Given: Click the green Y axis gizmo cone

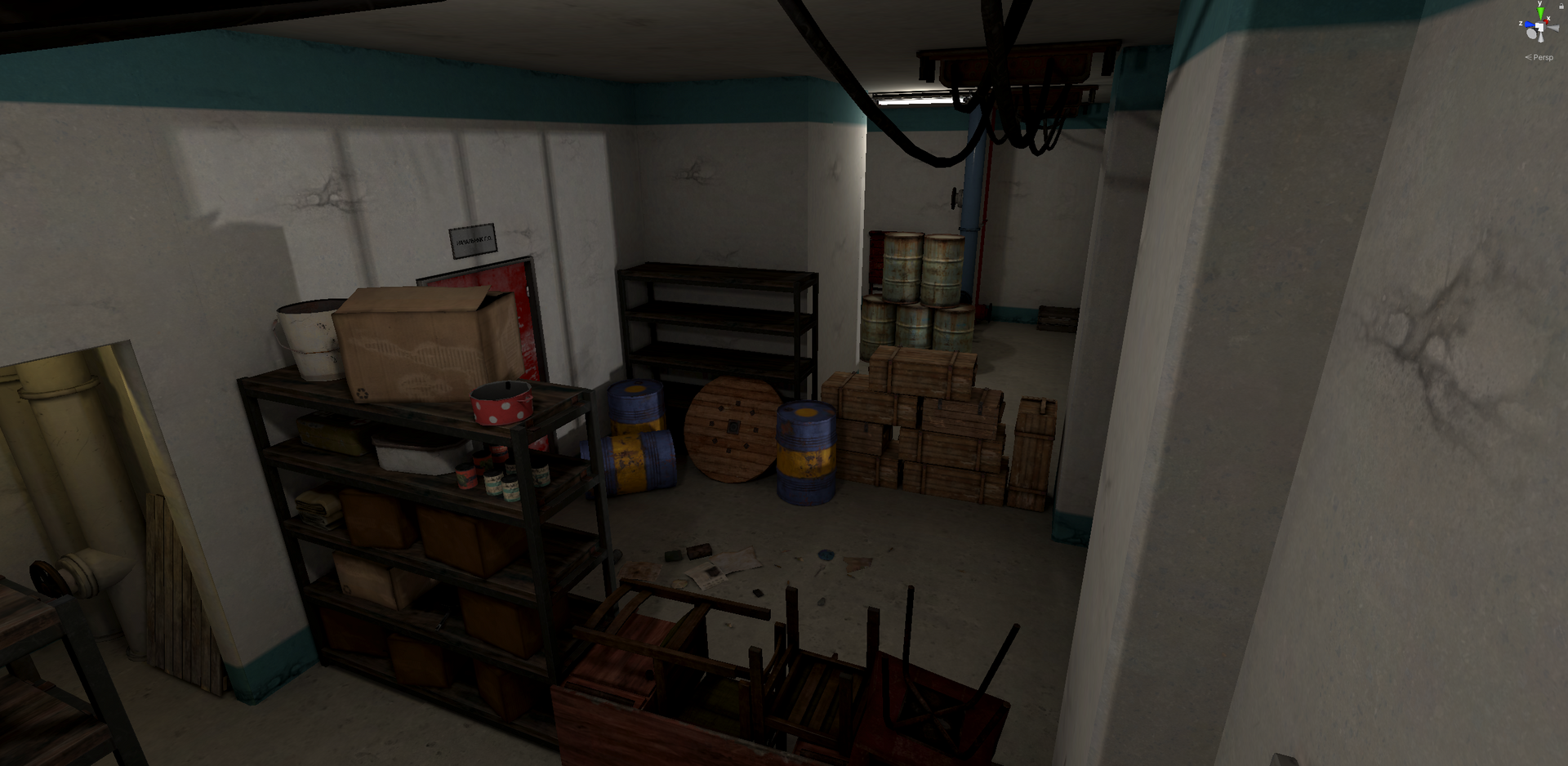Looking at the screenshot, I should point(1540,14).
